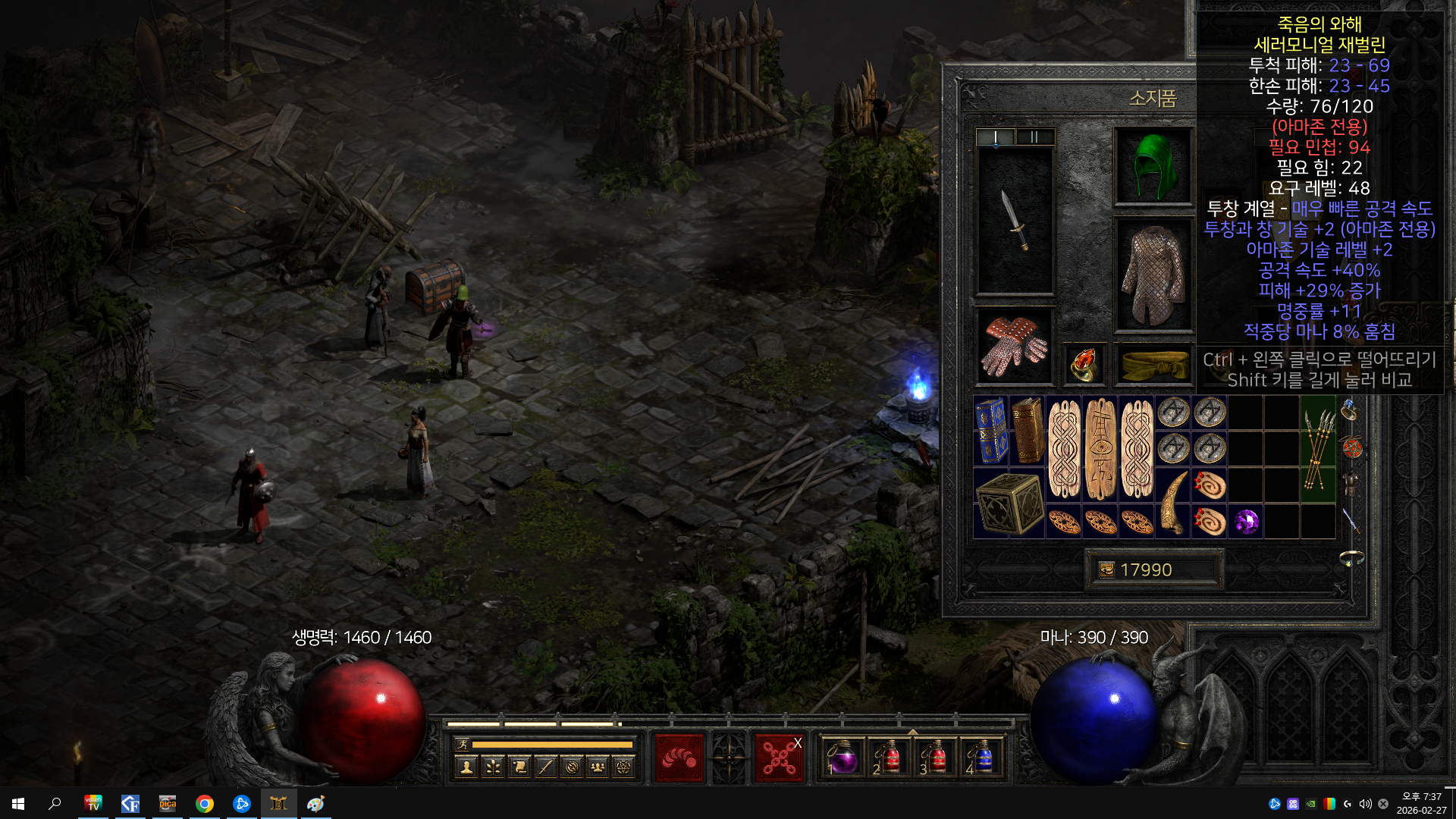The height and width of the screenshot is (819, 1456).
Task: Toggle the run/walk icon
Action: pos(462,745)
